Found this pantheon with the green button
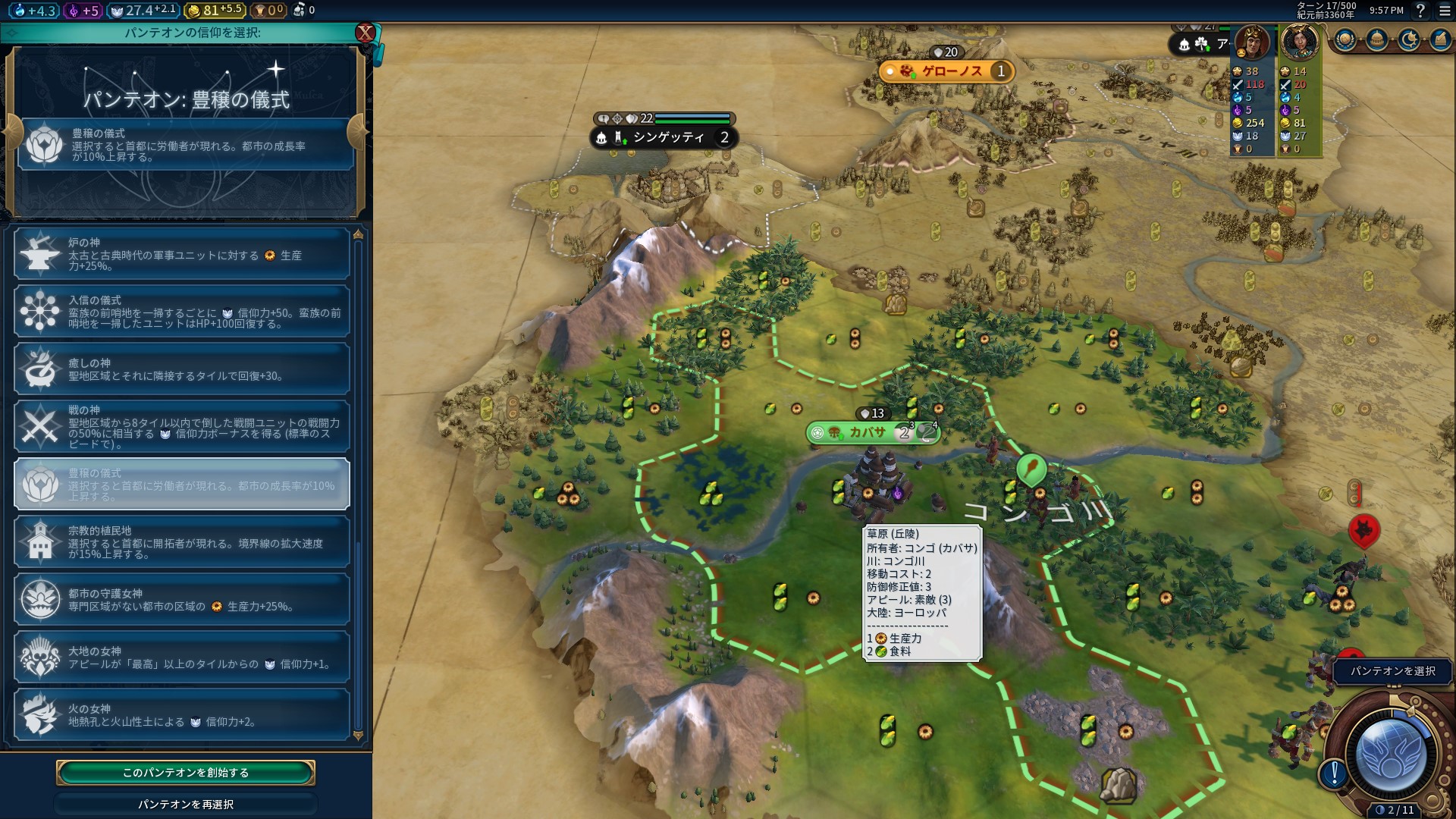Viewport: 1456px width, 819px height. pos(186,772)
